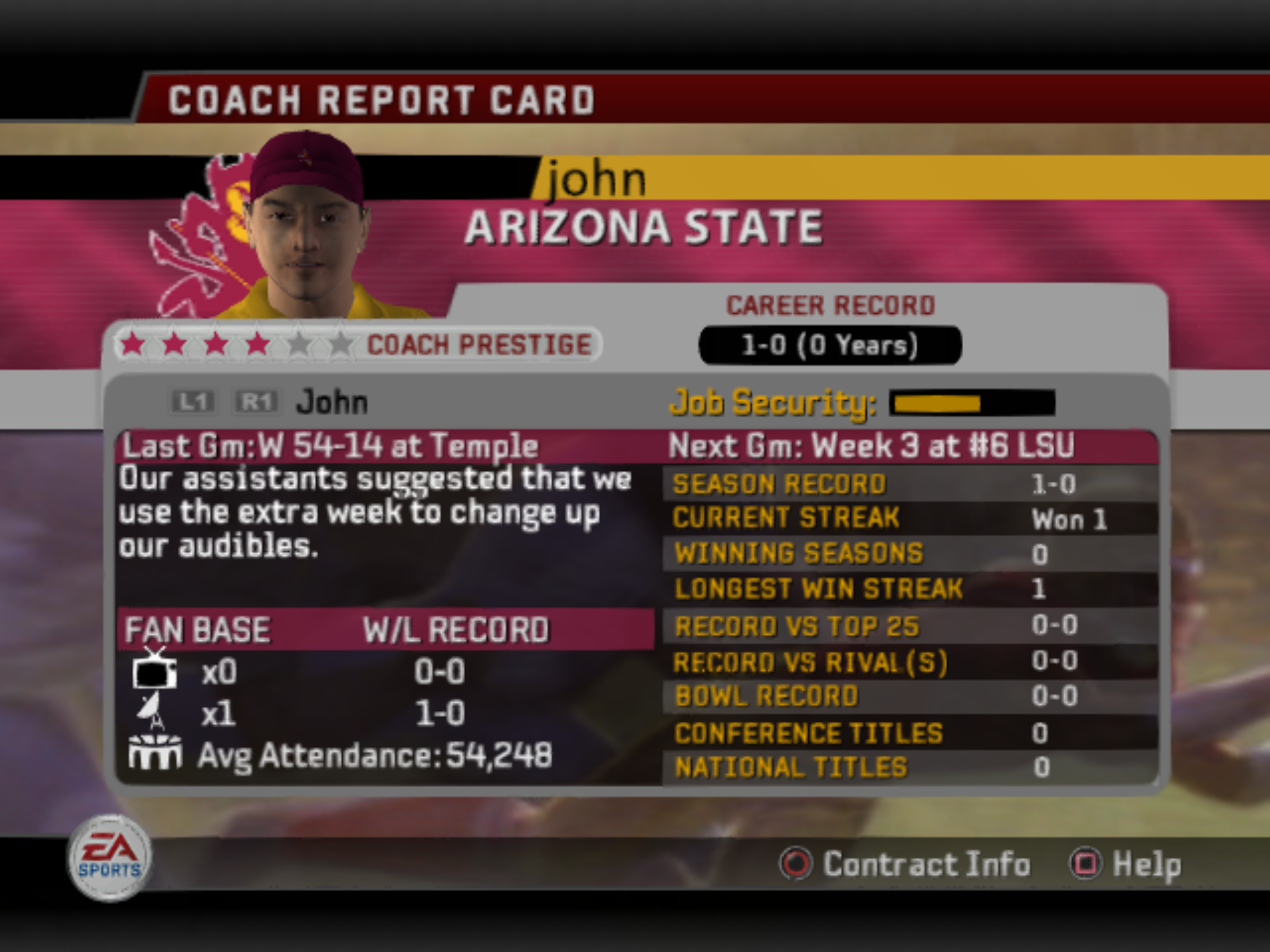Expand the Career Record display
The image size is (1270, 952).
pos(827,344)
